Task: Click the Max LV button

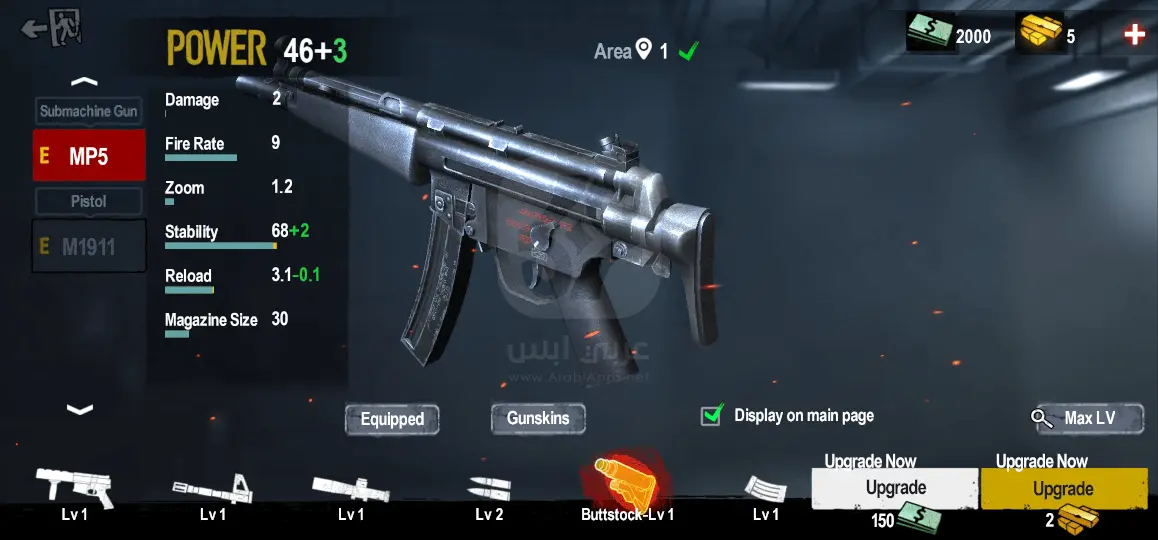Action: click(x=1087, y=418)
